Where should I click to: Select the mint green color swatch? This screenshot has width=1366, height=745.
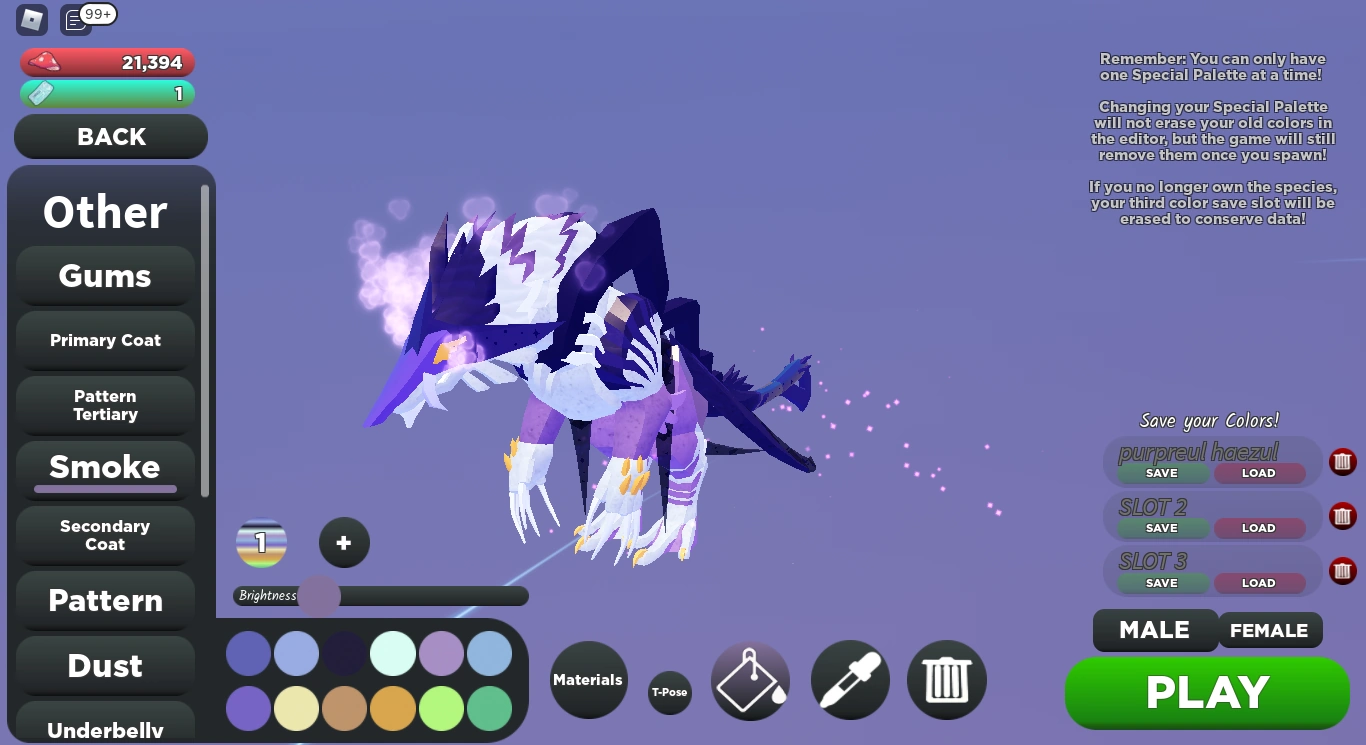click(393, 652)
